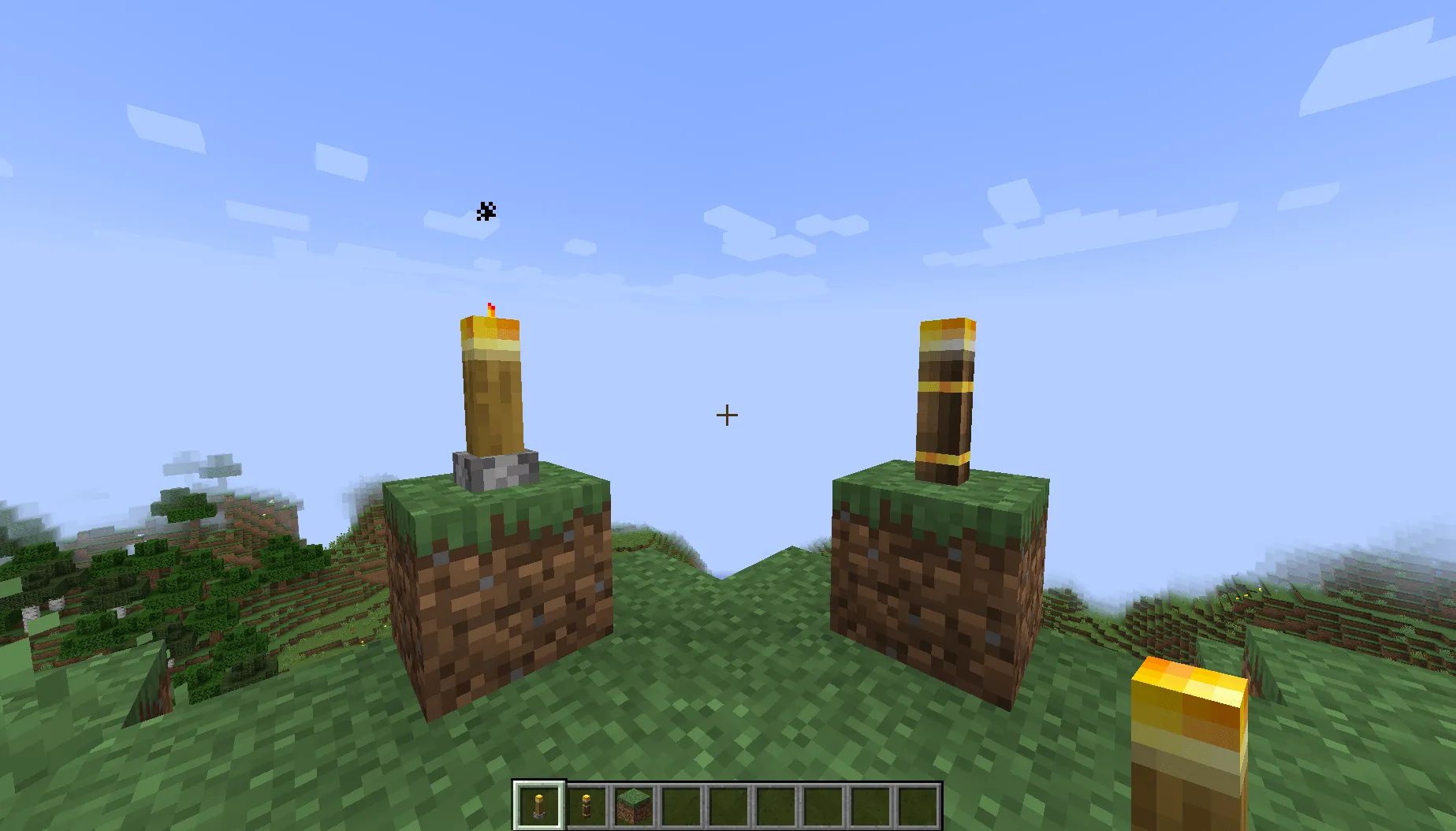Click the lit candle standing on the left grass block

coord(493,386)
